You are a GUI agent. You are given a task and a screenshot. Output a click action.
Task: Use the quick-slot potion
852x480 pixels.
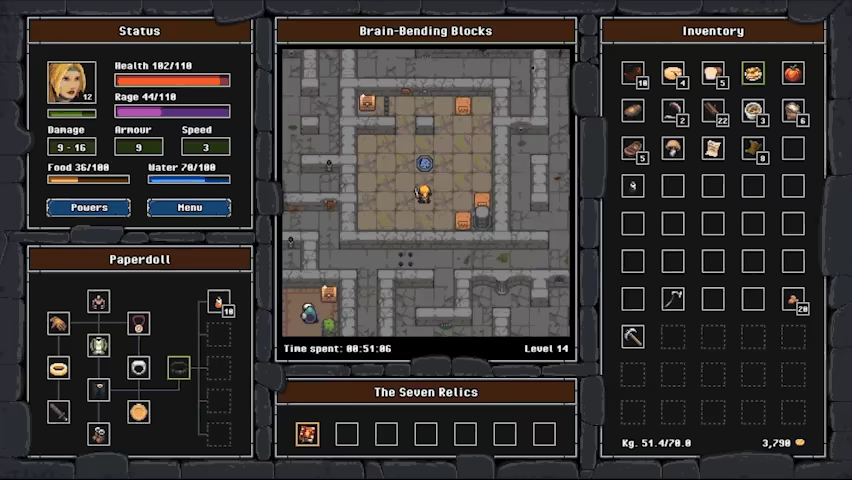[x=218, y=300]
